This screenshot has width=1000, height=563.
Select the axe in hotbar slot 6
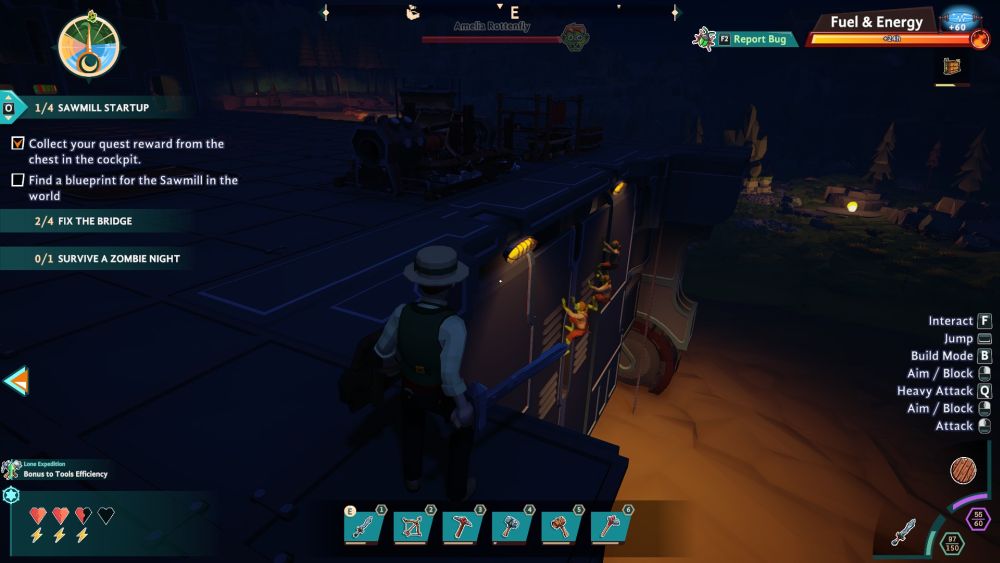pyautogui.click(x=609, y=526)
